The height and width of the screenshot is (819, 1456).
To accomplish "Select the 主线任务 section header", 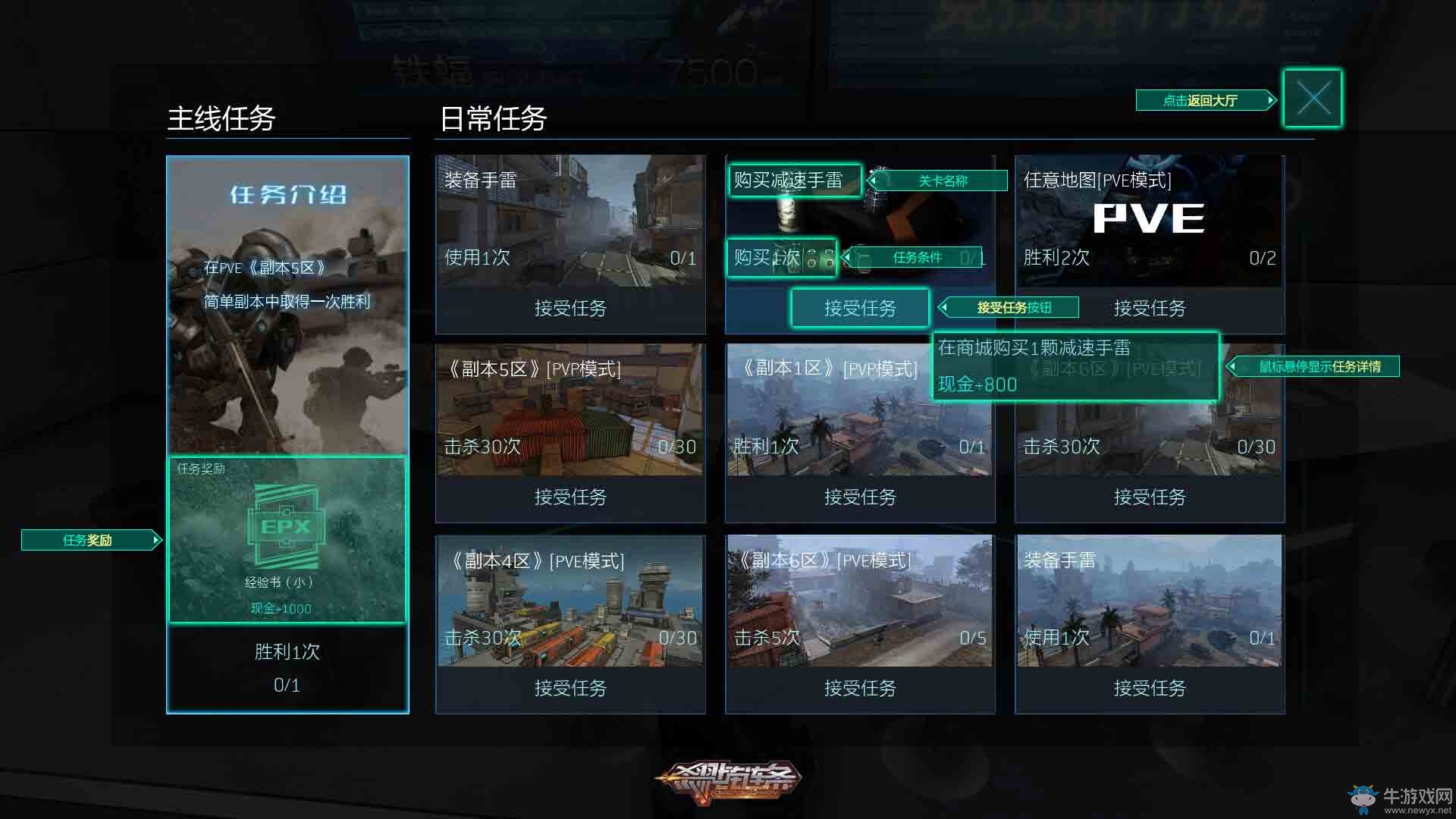I will tap(223, 118).
